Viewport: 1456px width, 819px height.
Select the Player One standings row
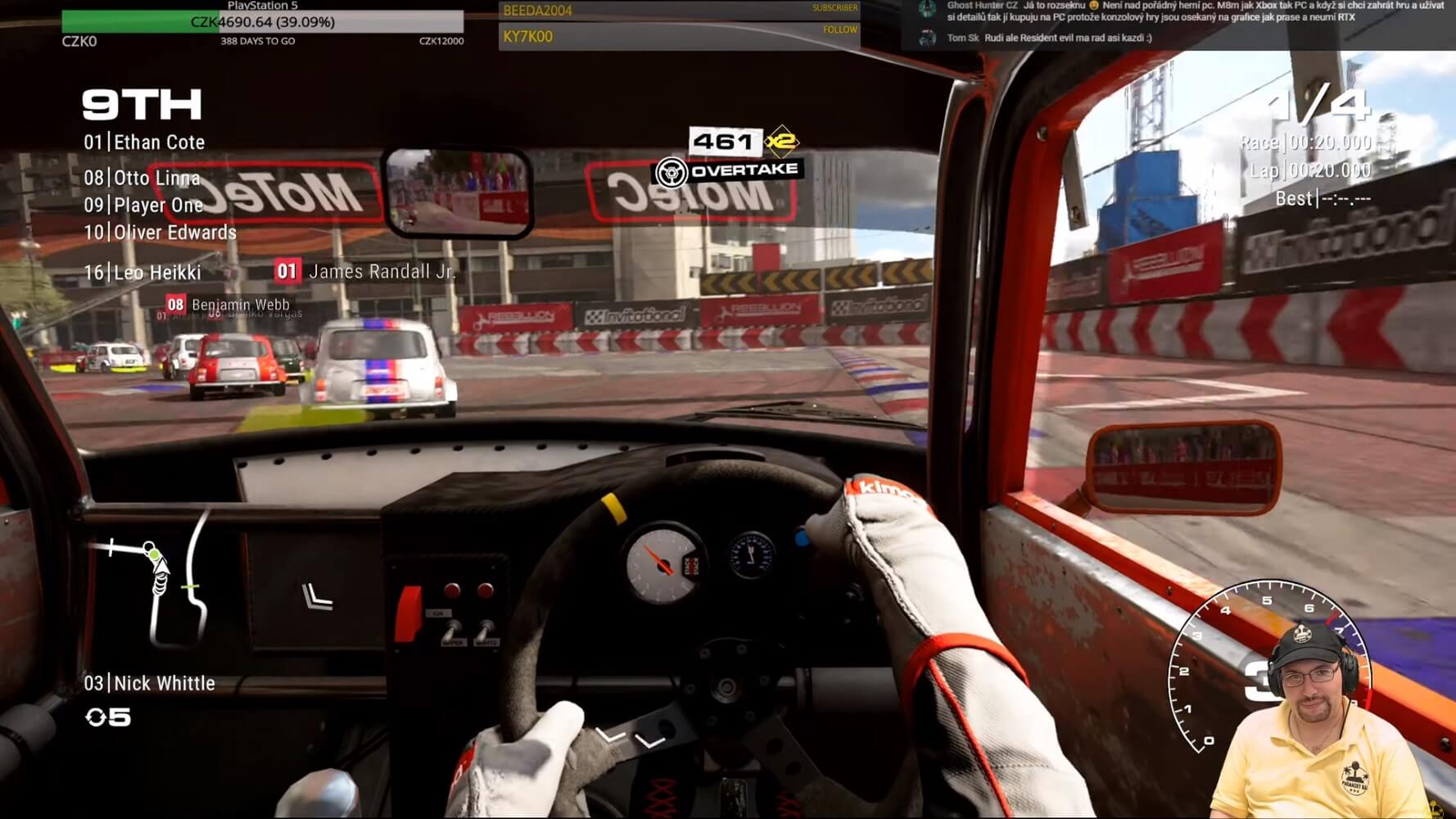point(144,205)
